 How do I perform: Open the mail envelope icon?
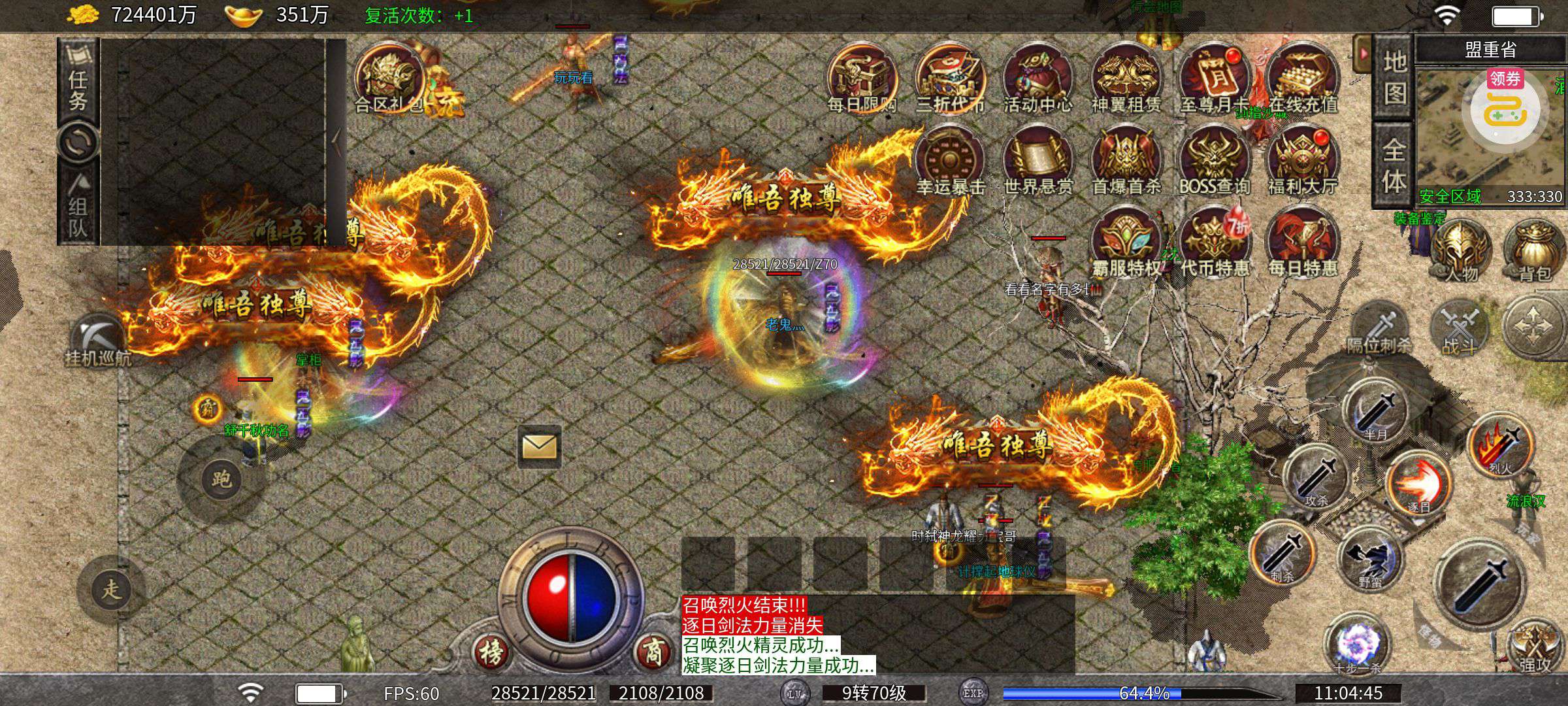pyautogui.click(x=539, y=447)
